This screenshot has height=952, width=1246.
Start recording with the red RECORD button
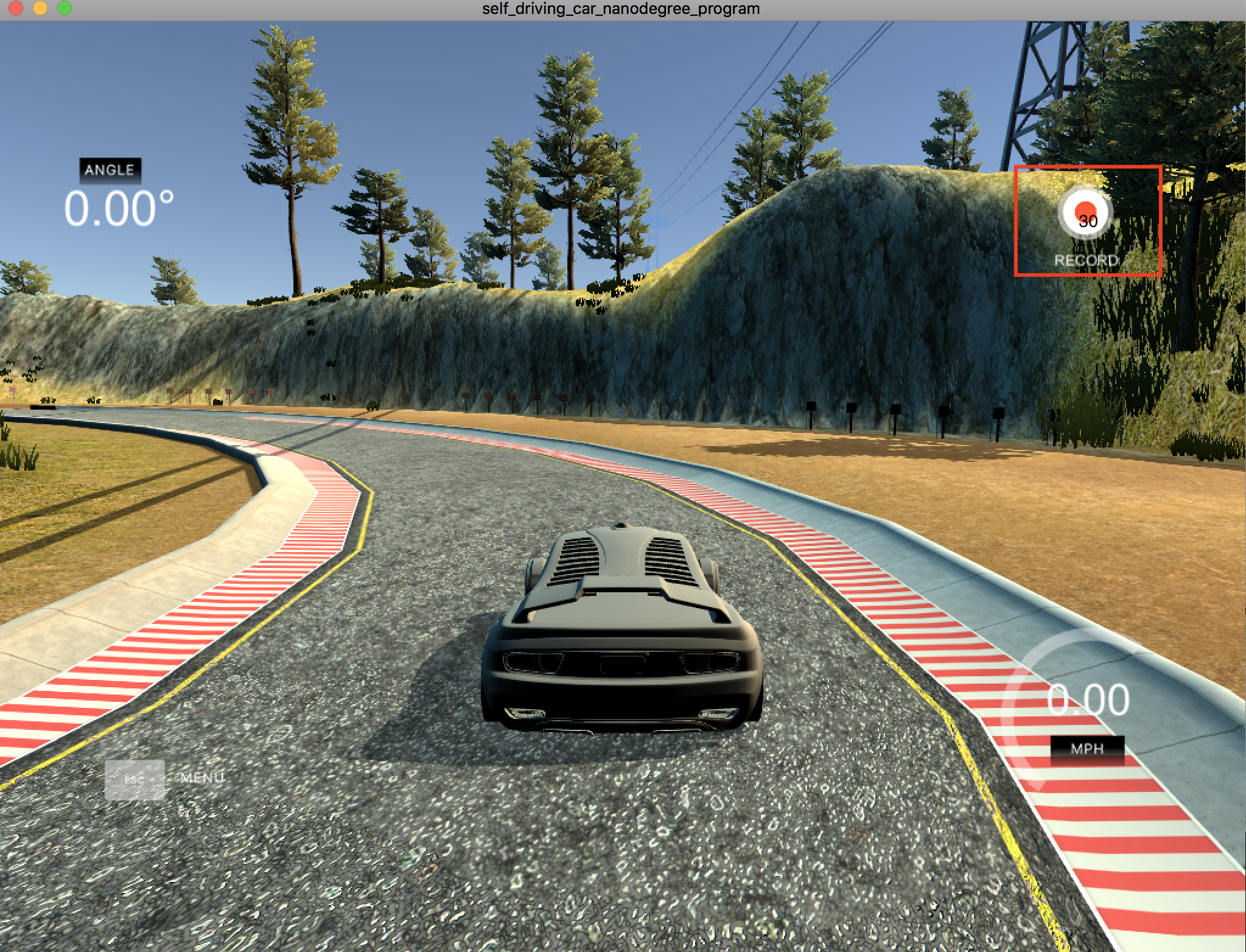[x=1086, y=214]
